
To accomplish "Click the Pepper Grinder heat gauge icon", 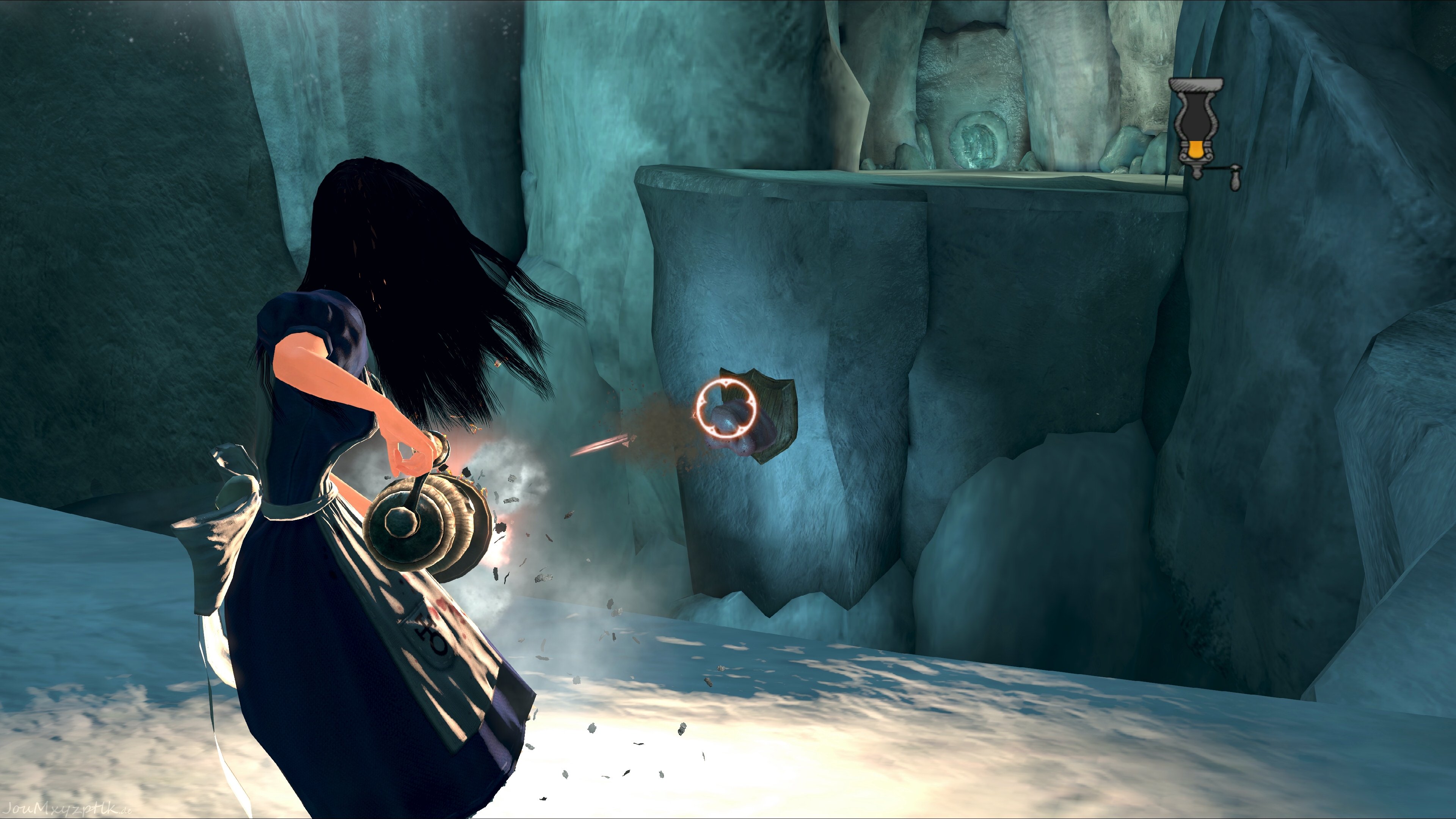I will click(x=1197, y=129).
